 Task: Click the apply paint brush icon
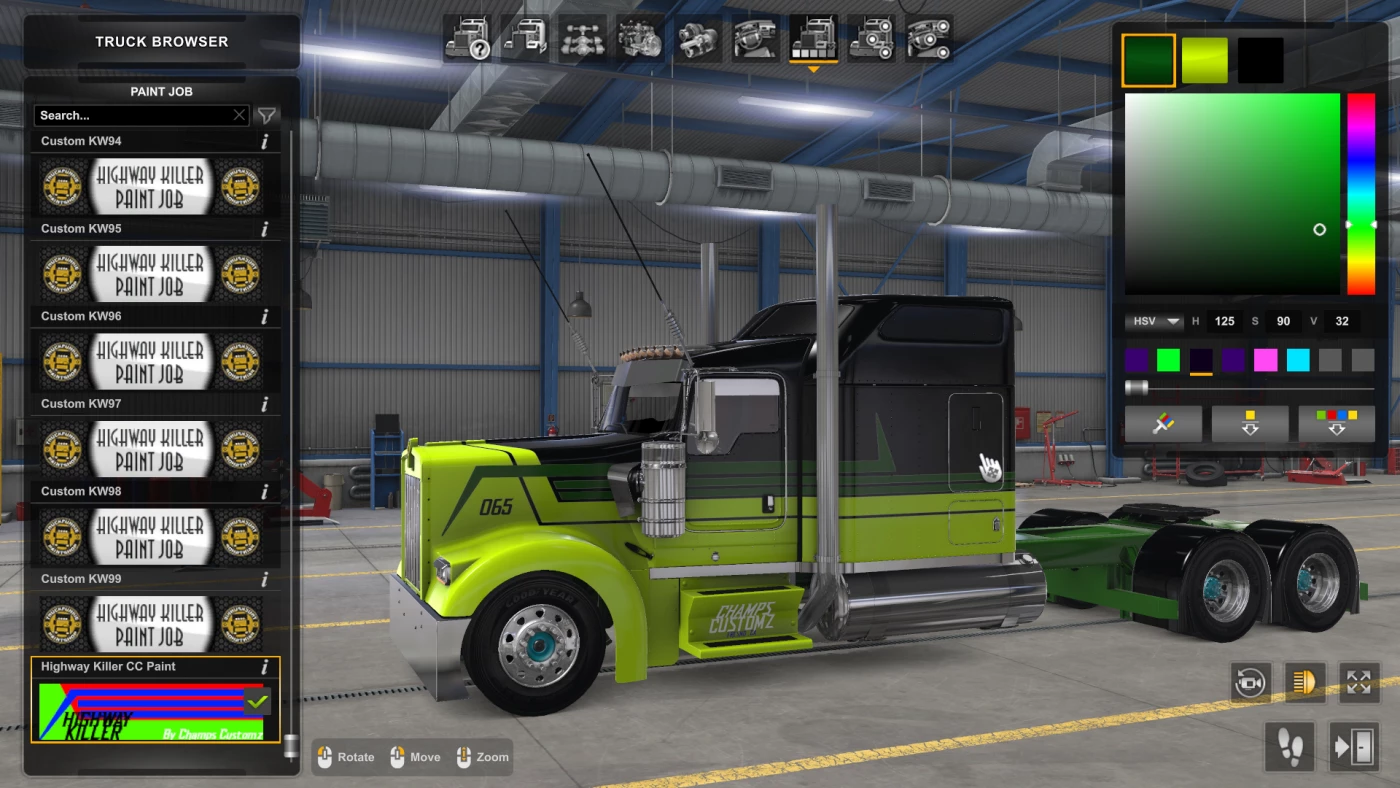(1164, 423)
